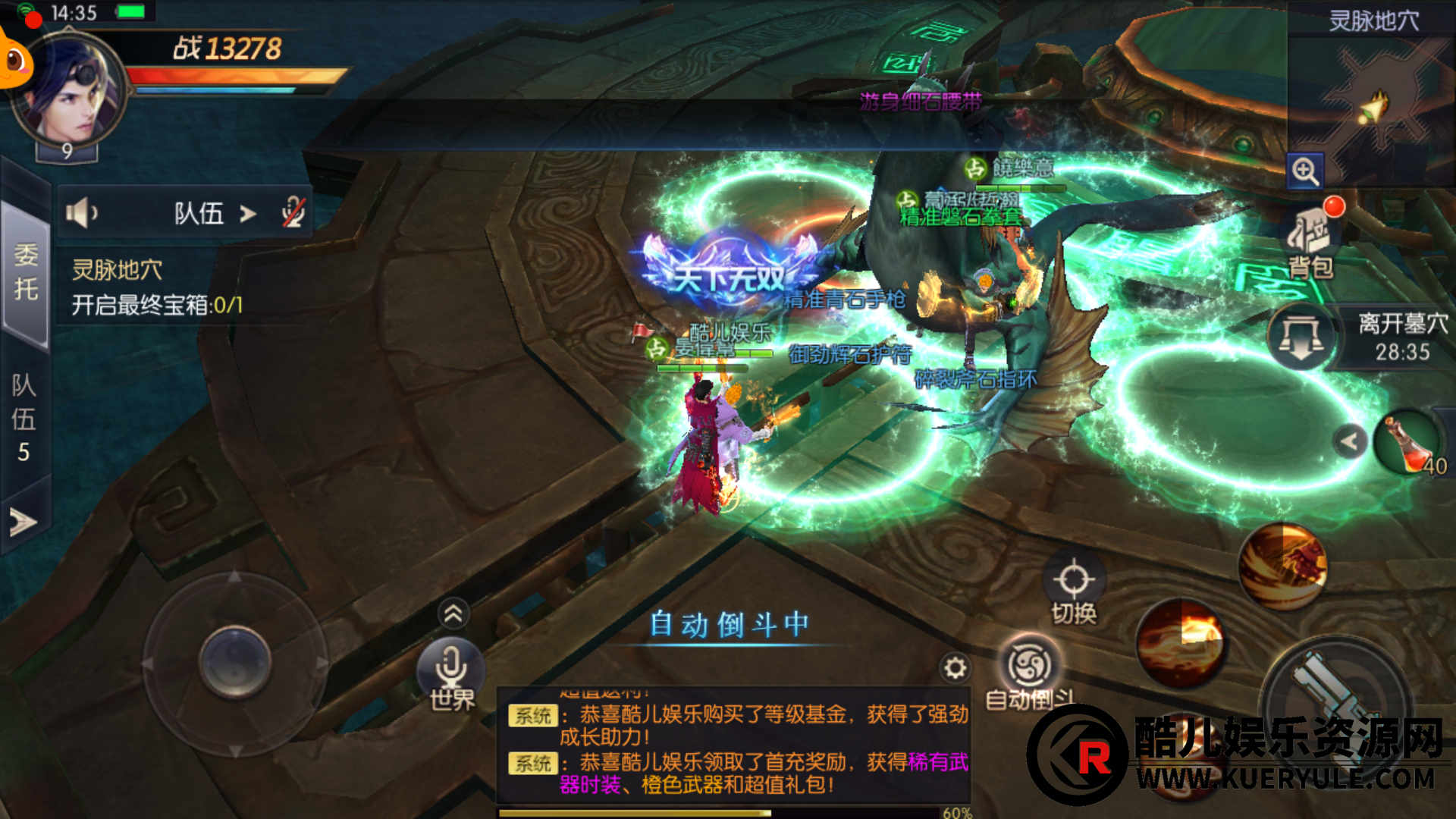Collapse the left panel with arrow button
Screen dimensions: 1456x819
pyautogui.click(x=23, y=522)
